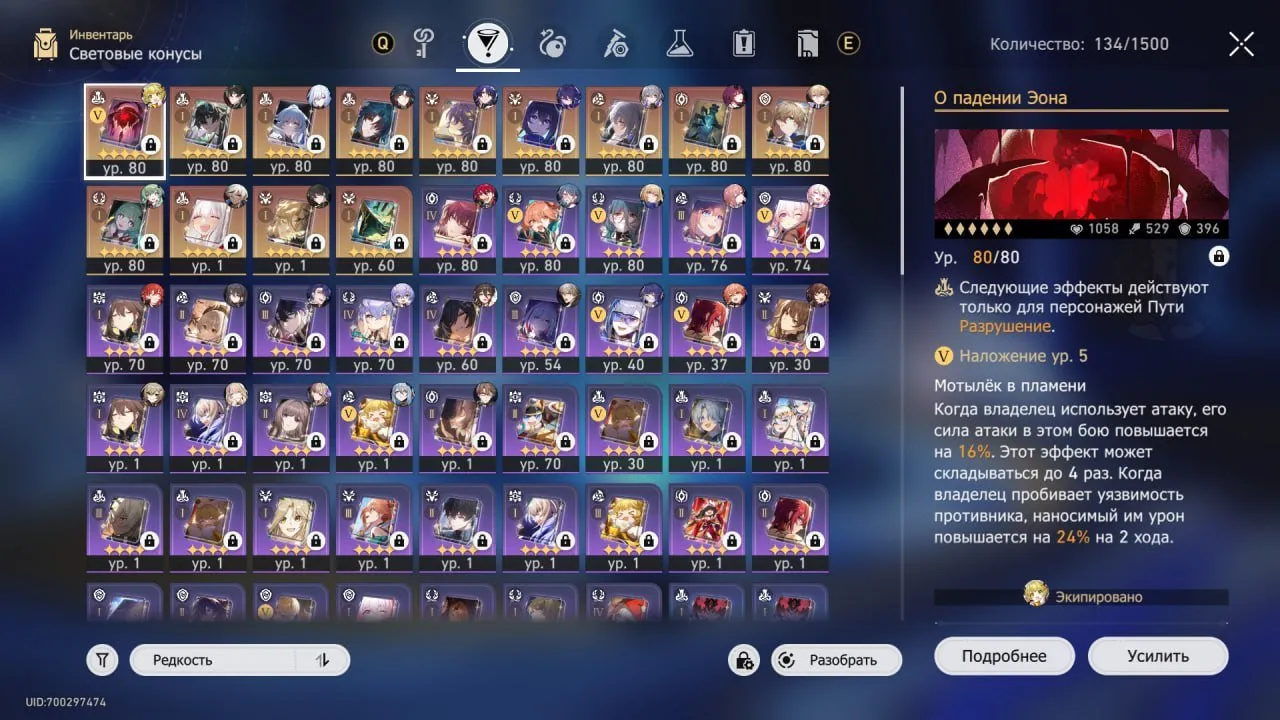The height and width of the screenshot is (720, 1280).
Task: Toggle the padlock in the light cone details panel
Action: 1218,256
